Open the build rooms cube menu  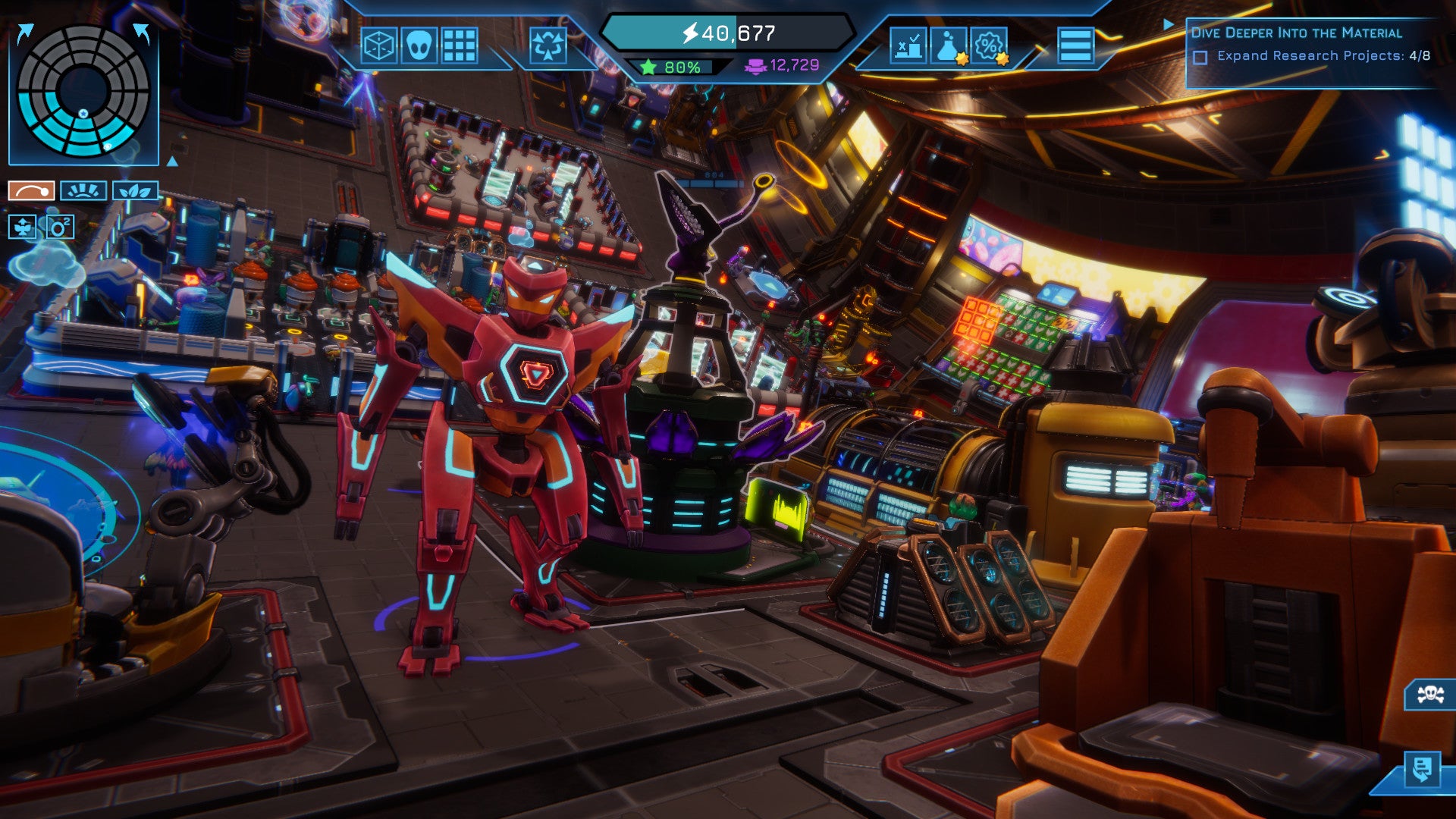379,45
